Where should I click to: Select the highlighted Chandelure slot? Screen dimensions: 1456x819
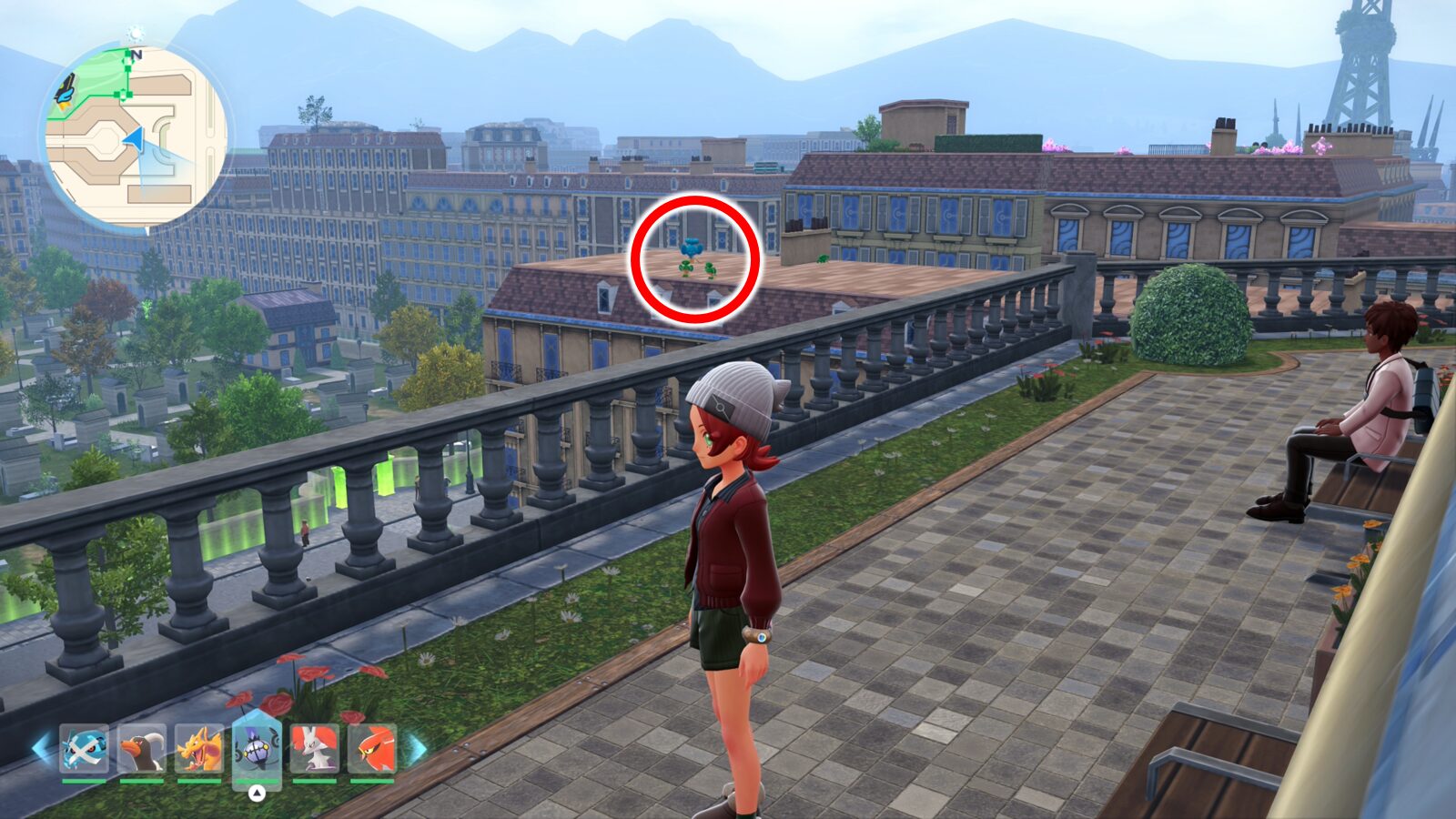[x=257, y=748]
